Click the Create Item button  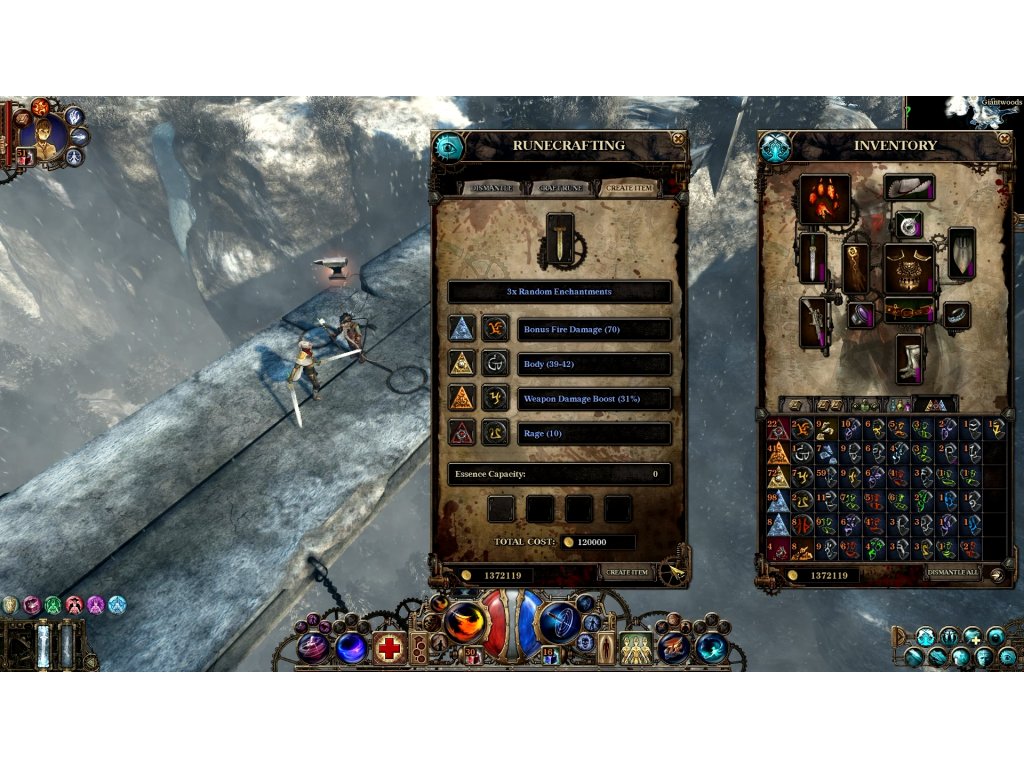coord(628,573)
